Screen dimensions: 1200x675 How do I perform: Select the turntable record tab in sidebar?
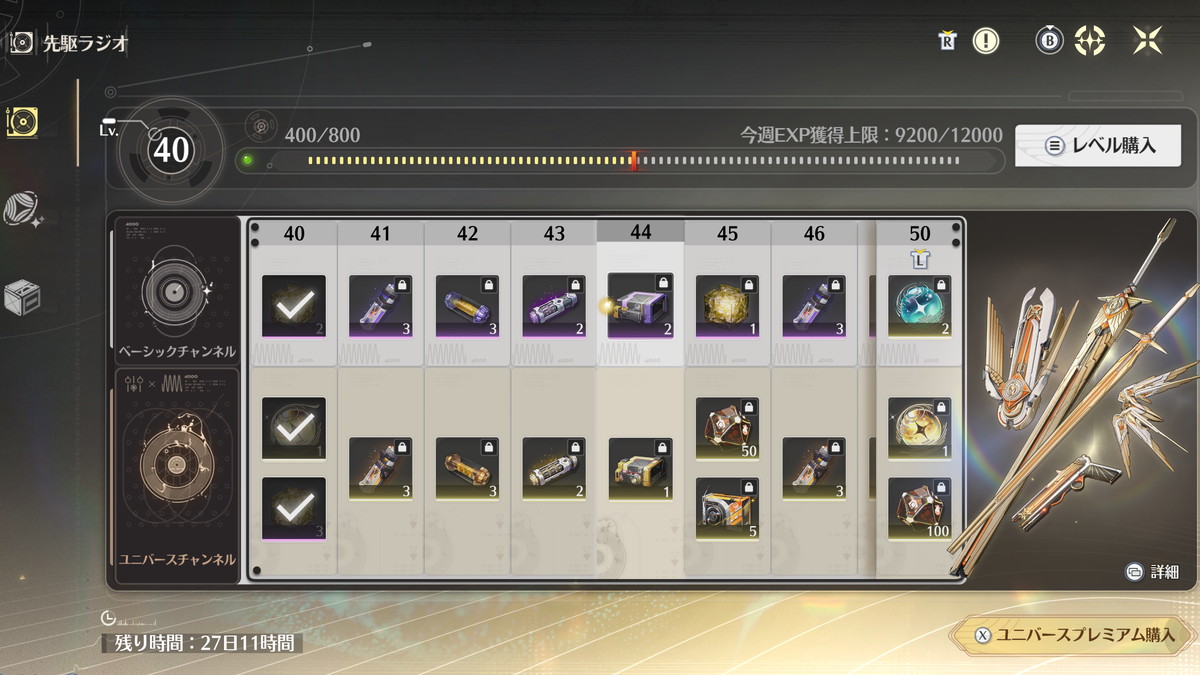tap(22, 122)
